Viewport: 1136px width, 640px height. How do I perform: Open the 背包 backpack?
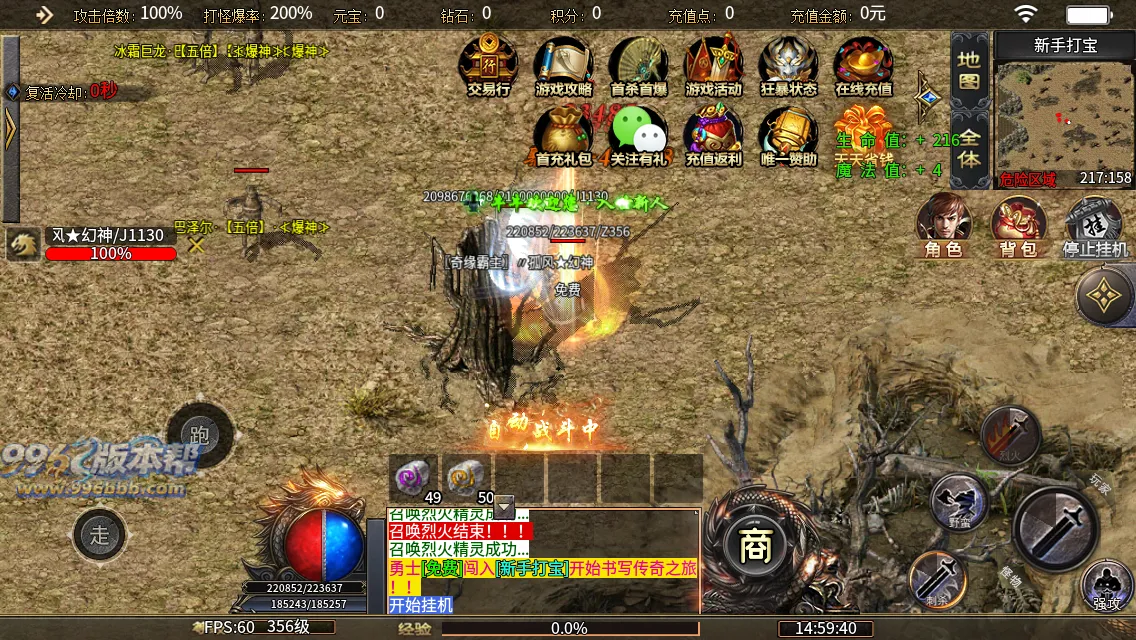[1018, 225]
